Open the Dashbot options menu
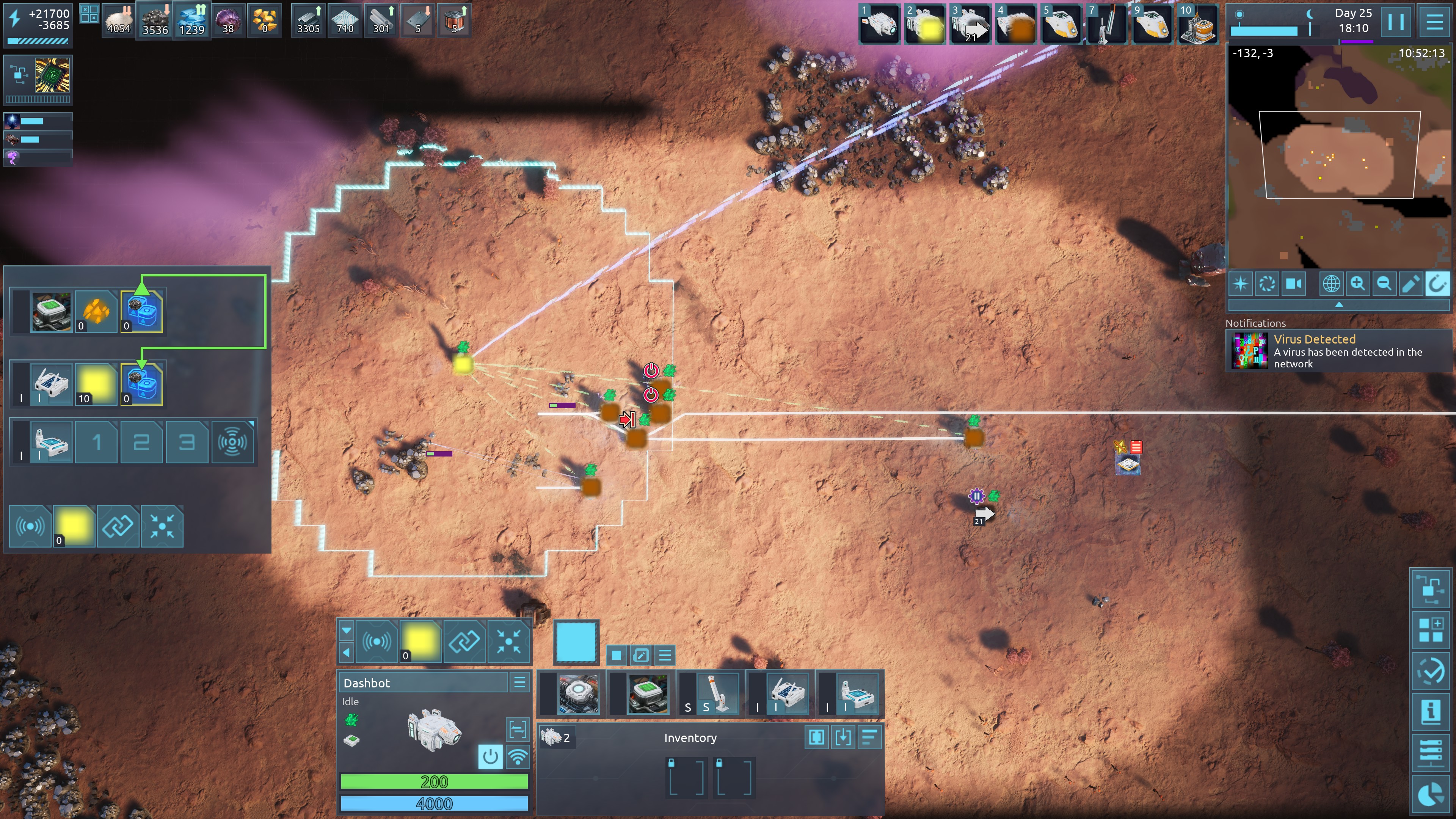1456x819 pixels. click(x=519, y=682)
